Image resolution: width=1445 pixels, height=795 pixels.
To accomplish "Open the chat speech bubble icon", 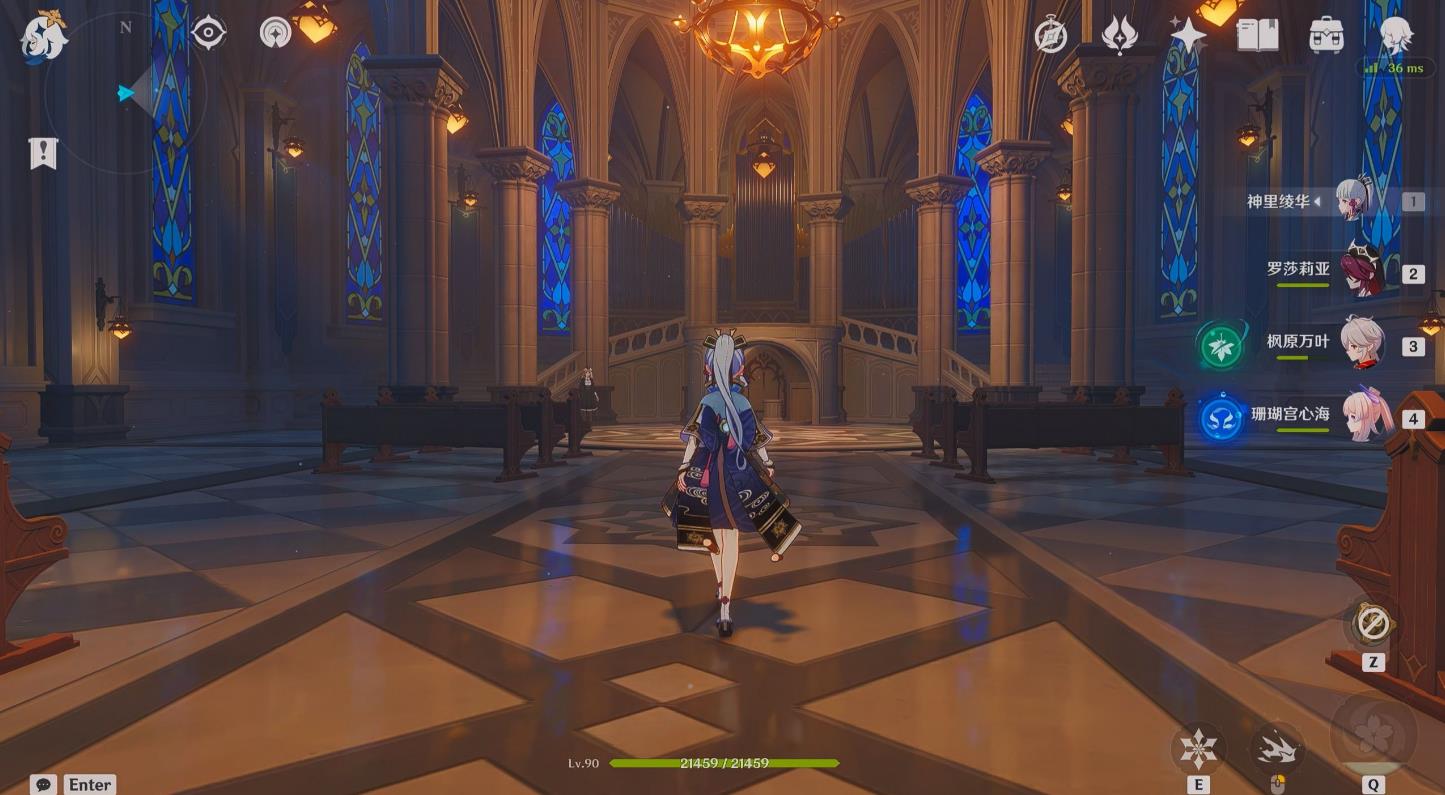I will (x=43, y=785).
